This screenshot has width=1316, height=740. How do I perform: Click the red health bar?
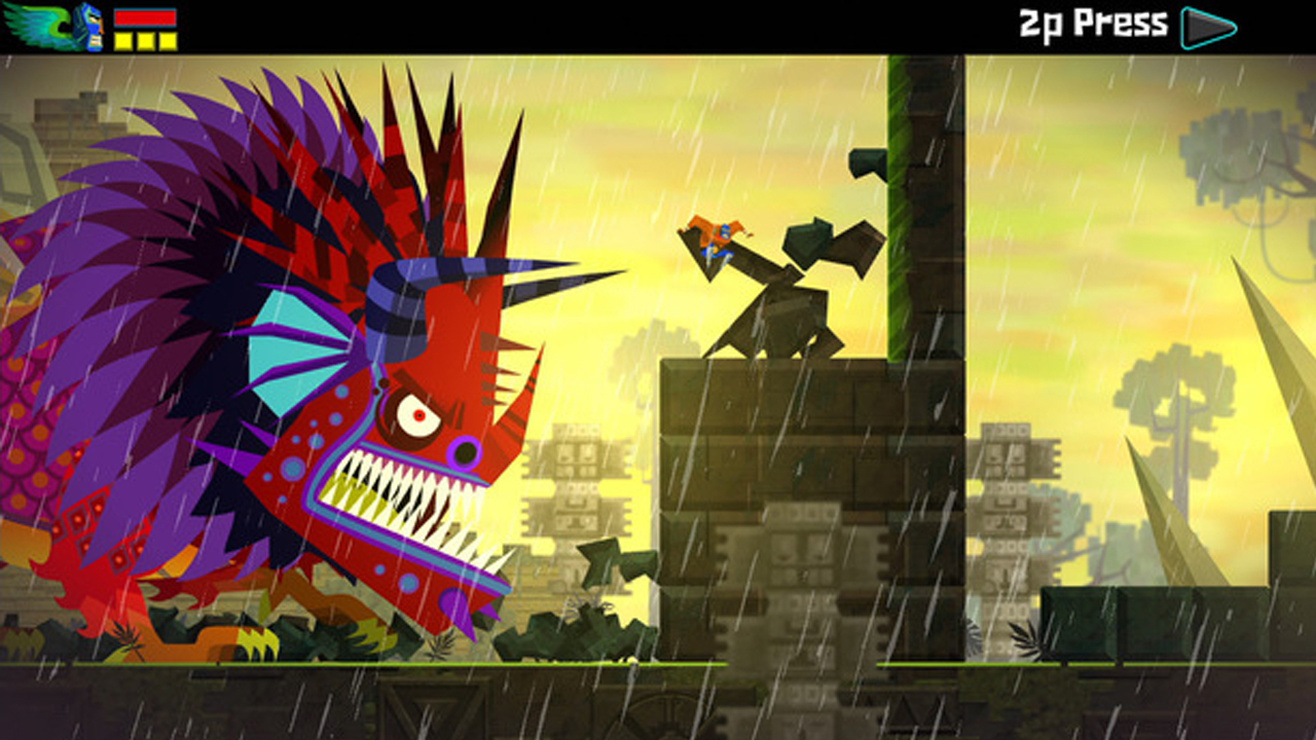tap(145, 17)
